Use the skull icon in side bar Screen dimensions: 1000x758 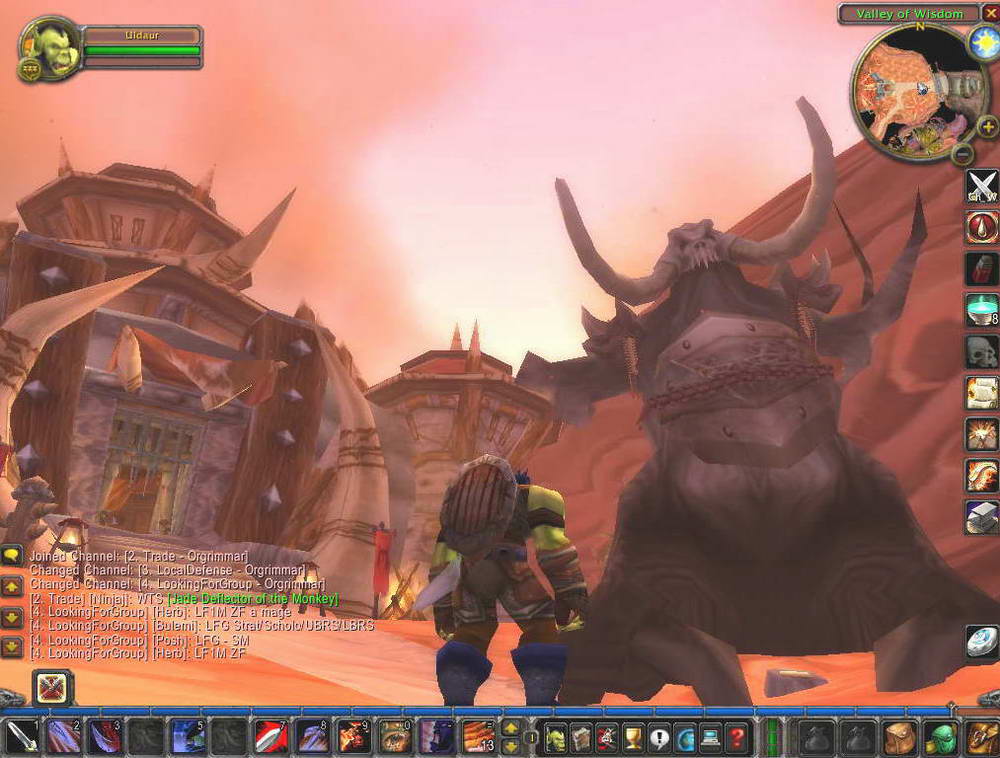point(982,351)
